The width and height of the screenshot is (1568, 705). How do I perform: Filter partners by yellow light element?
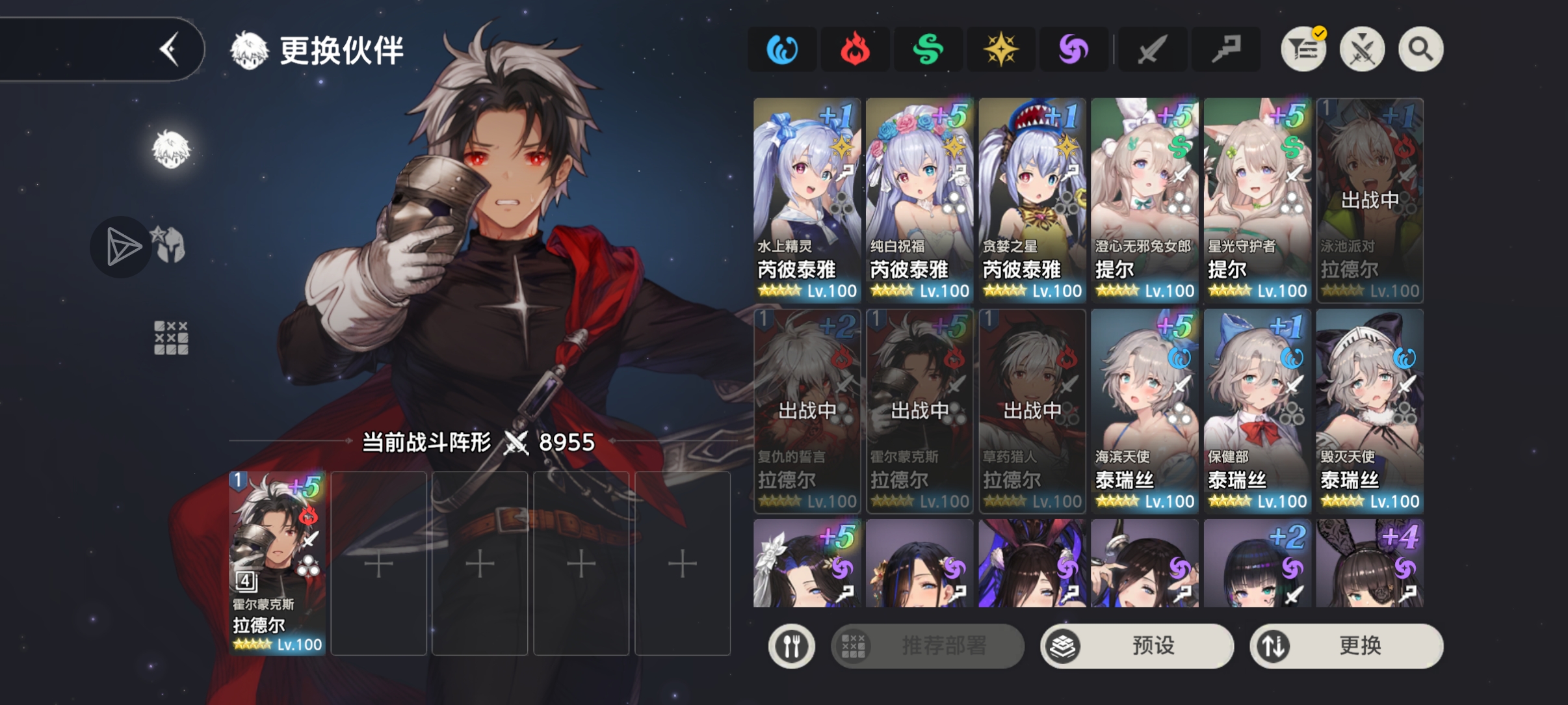pos(1000,49)
